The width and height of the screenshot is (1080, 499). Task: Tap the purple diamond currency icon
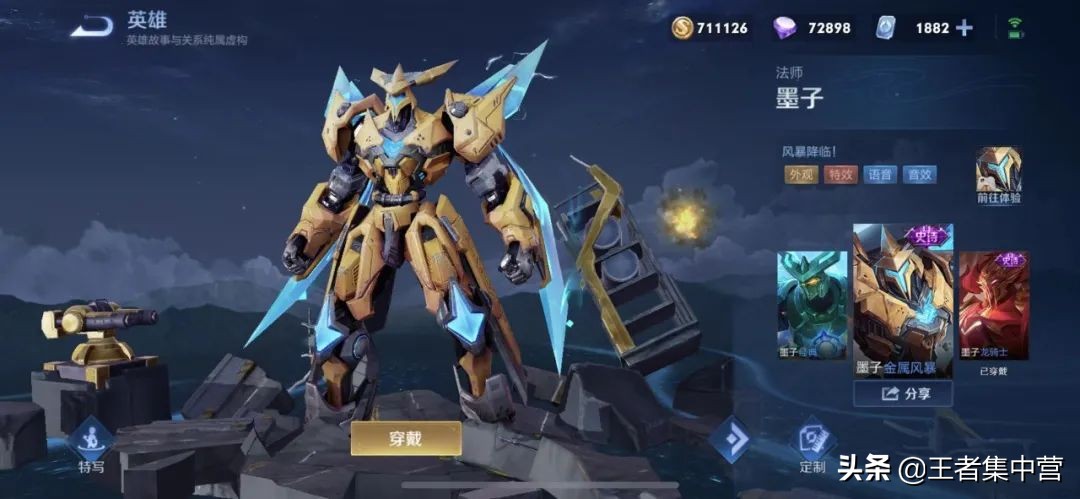(x=785, y=28)
